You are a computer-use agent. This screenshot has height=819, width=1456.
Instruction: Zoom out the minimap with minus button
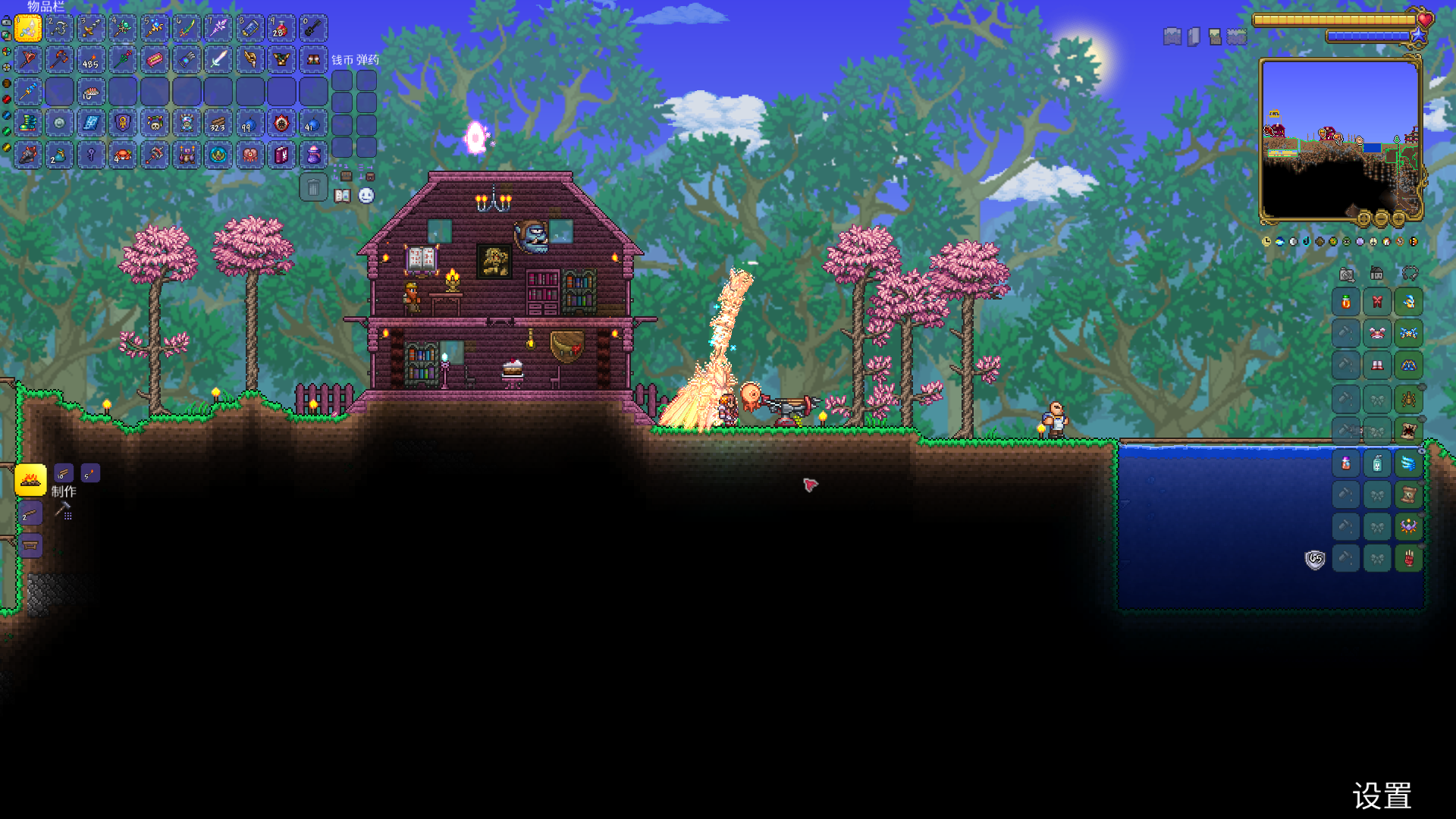point(1381,220)
